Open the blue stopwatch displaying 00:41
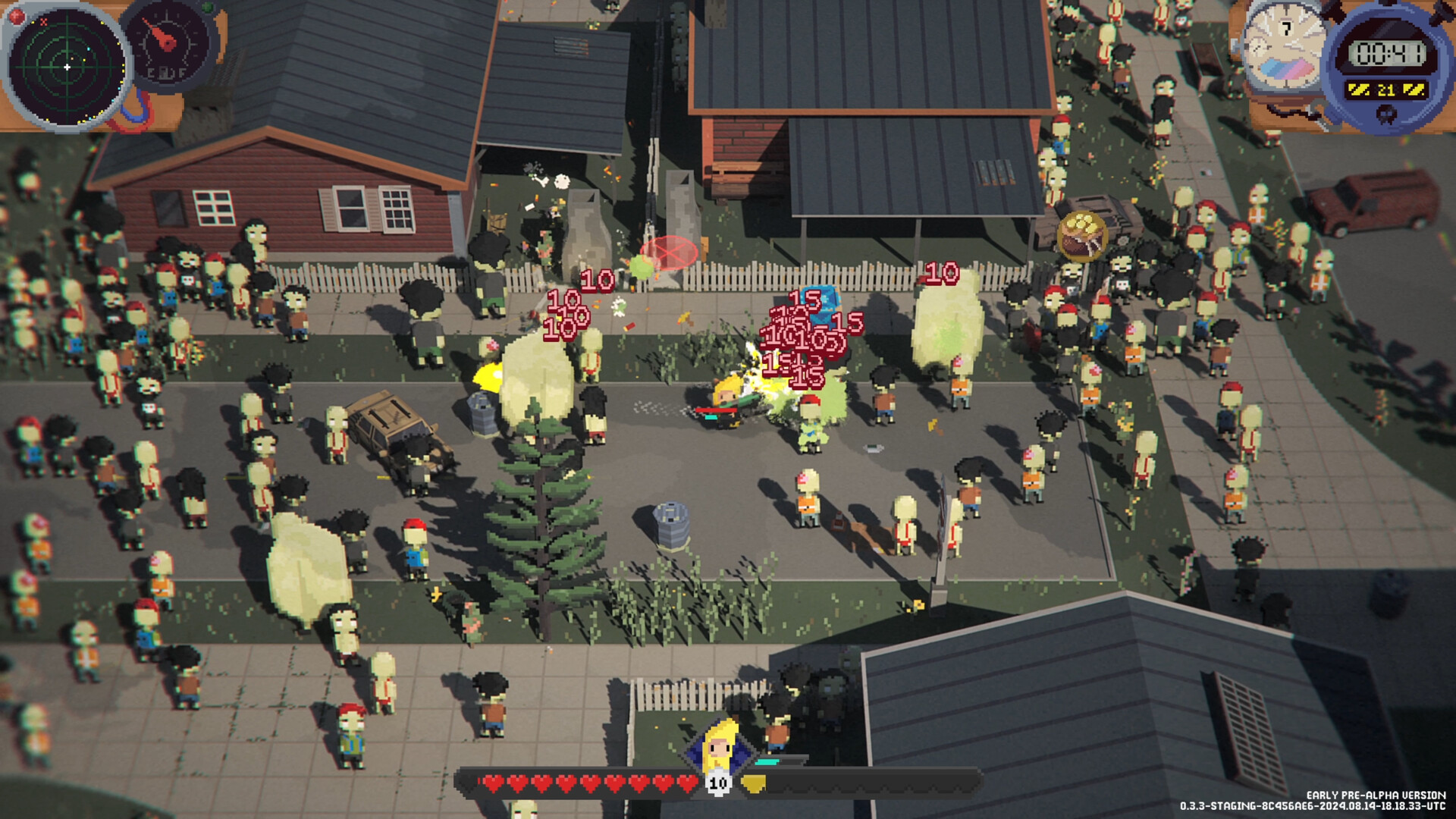Screen dimensions: 1456x819 coord(1389,53)
